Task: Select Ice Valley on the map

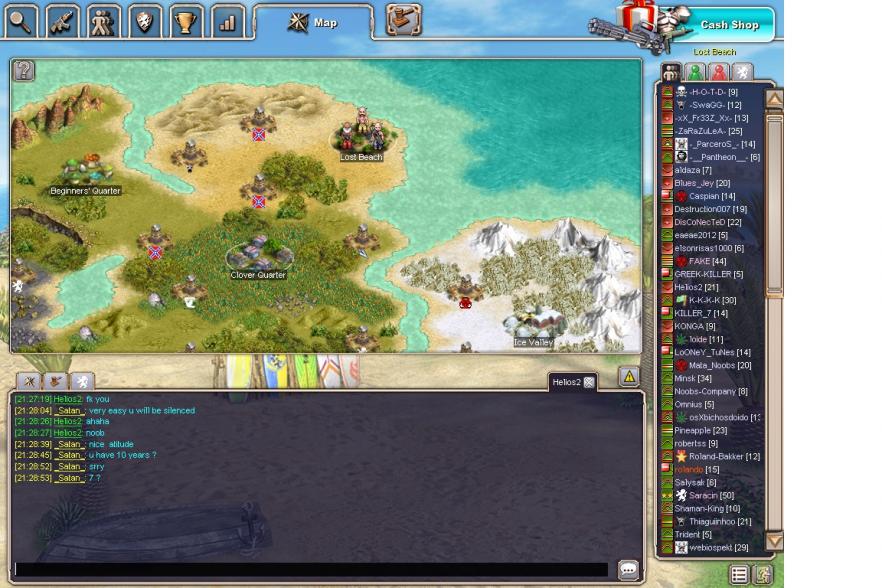Action: [533, 325]
